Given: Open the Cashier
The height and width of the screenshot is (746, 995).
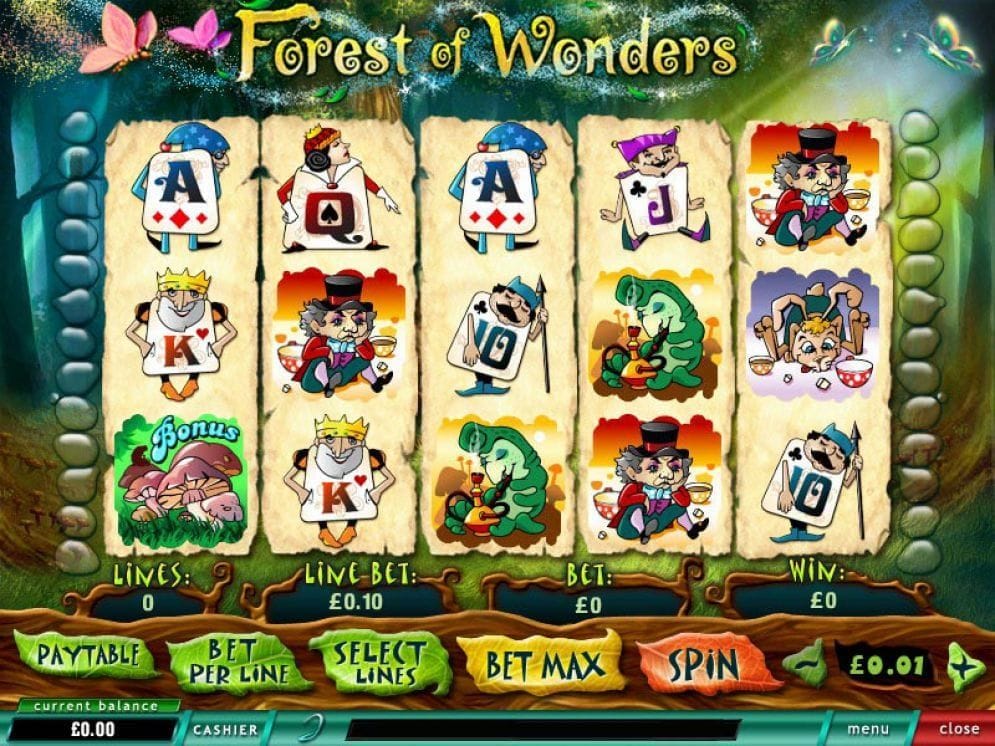Looking at the screenshot, I should pos(225,730).
